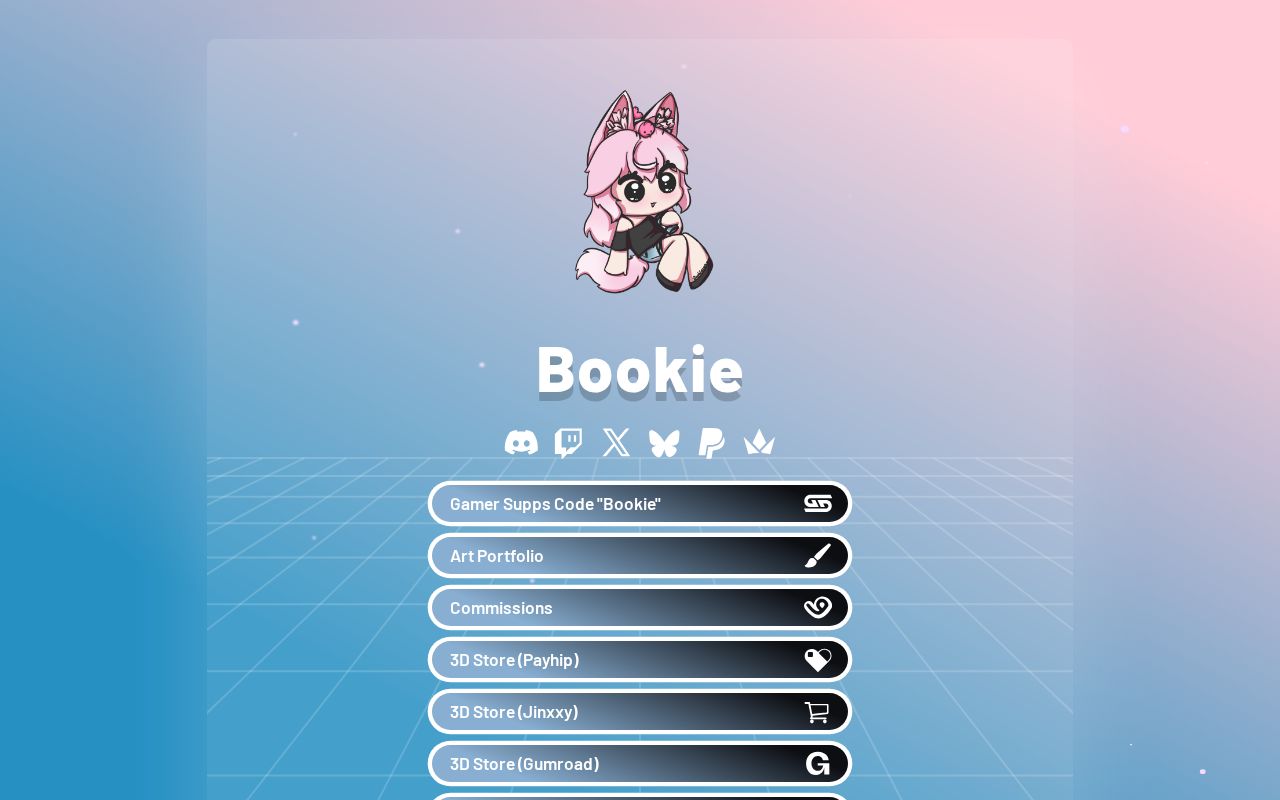Click the Gumroad G icon
The height and width of the screenshot is (800, 1280).
coord(818,763)
